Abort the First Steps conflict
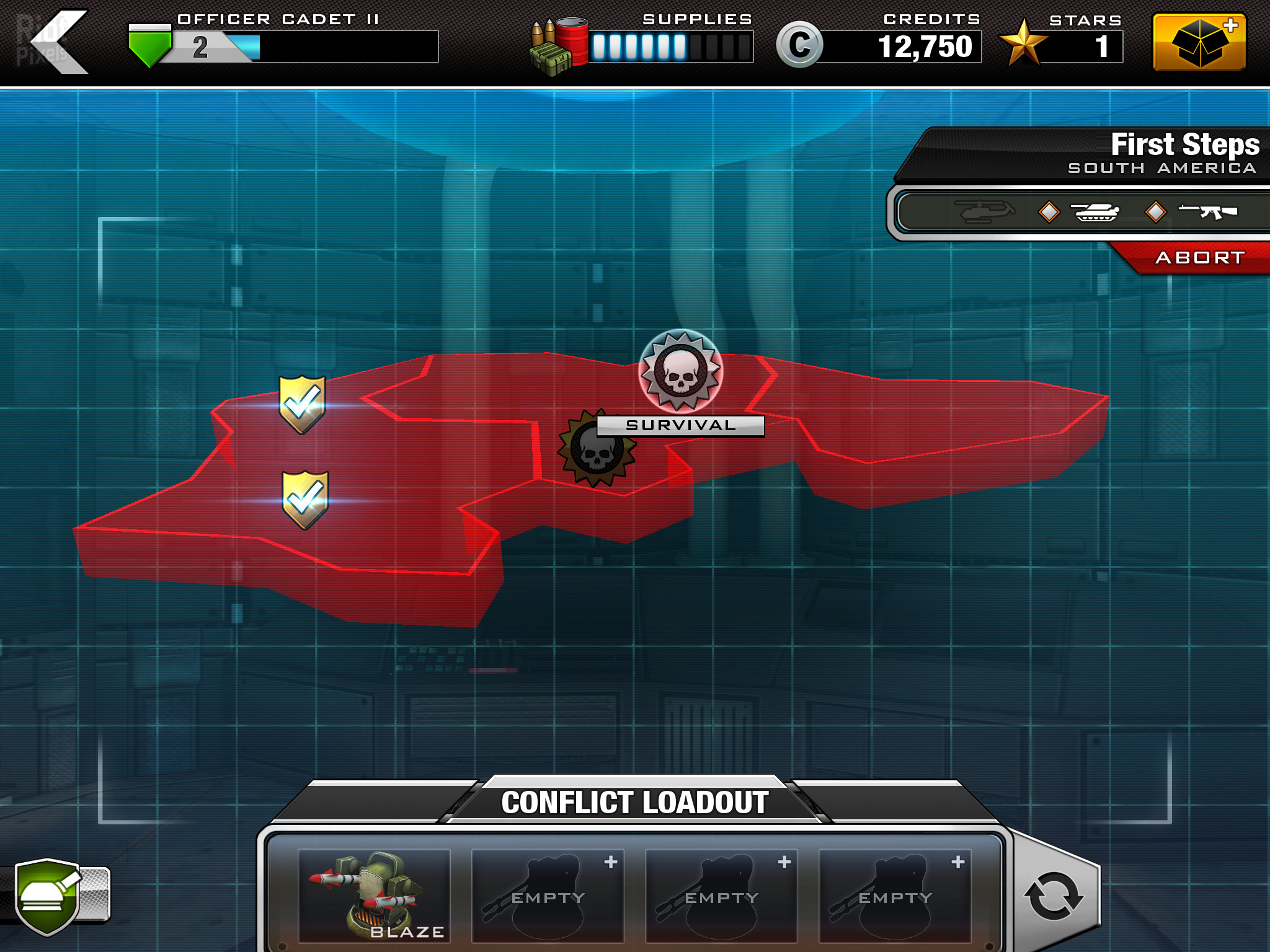Image resolution: width=1270 pixels, height=952 pixels. tap(1199, 258)
